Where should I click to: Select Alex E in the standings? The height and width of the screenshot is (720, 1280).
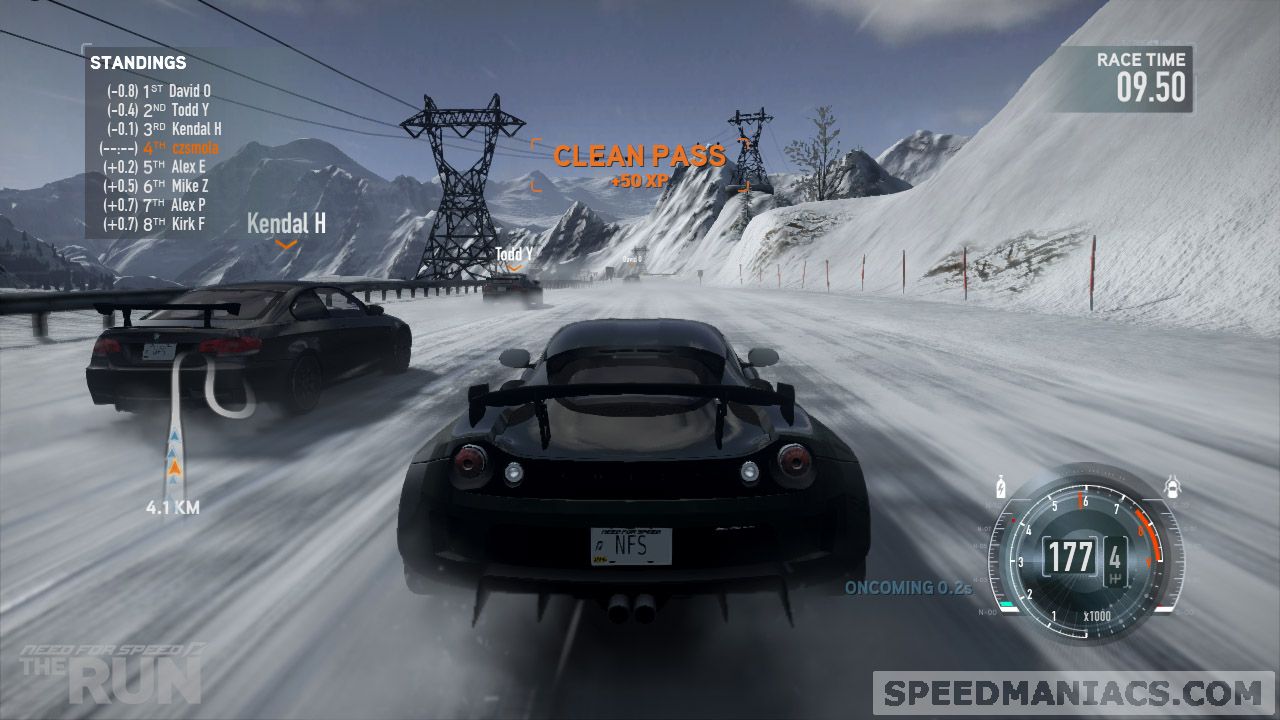tap(155, 167)
